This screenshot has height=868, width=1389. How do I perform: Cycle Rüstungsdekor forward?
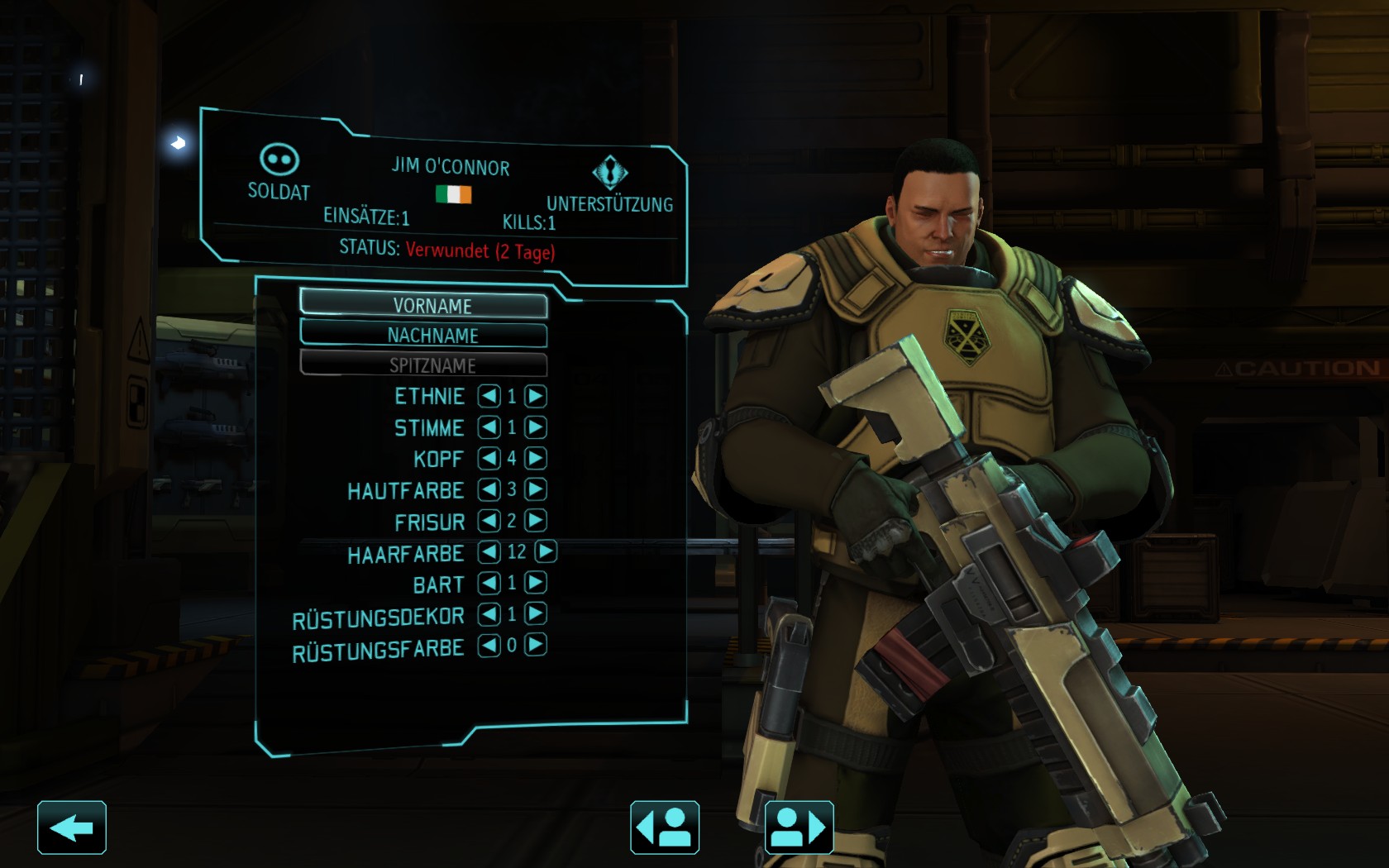(x=536, y=613)
